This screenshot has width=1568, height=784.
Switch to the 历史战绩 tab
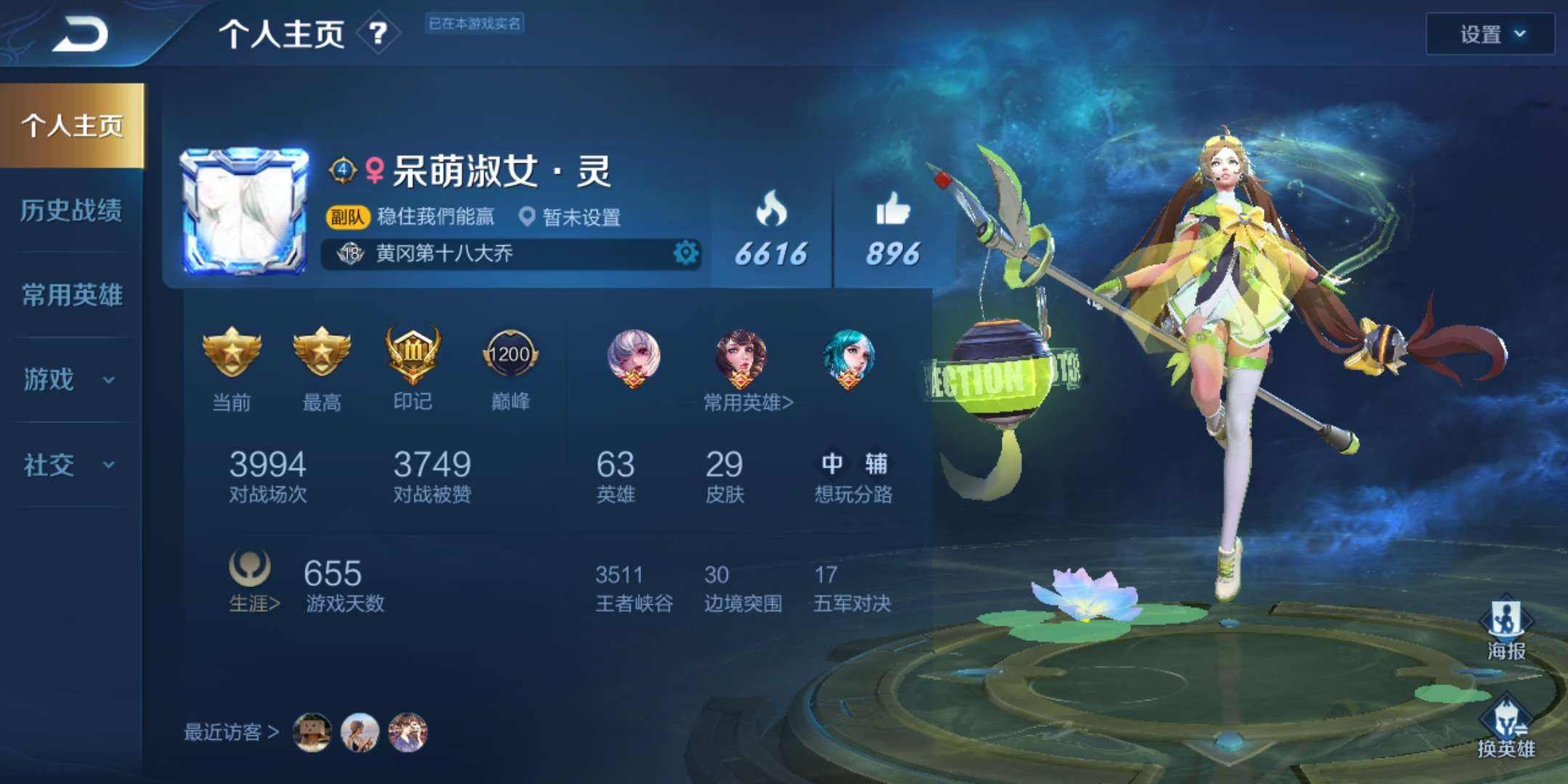coord(73,211)
